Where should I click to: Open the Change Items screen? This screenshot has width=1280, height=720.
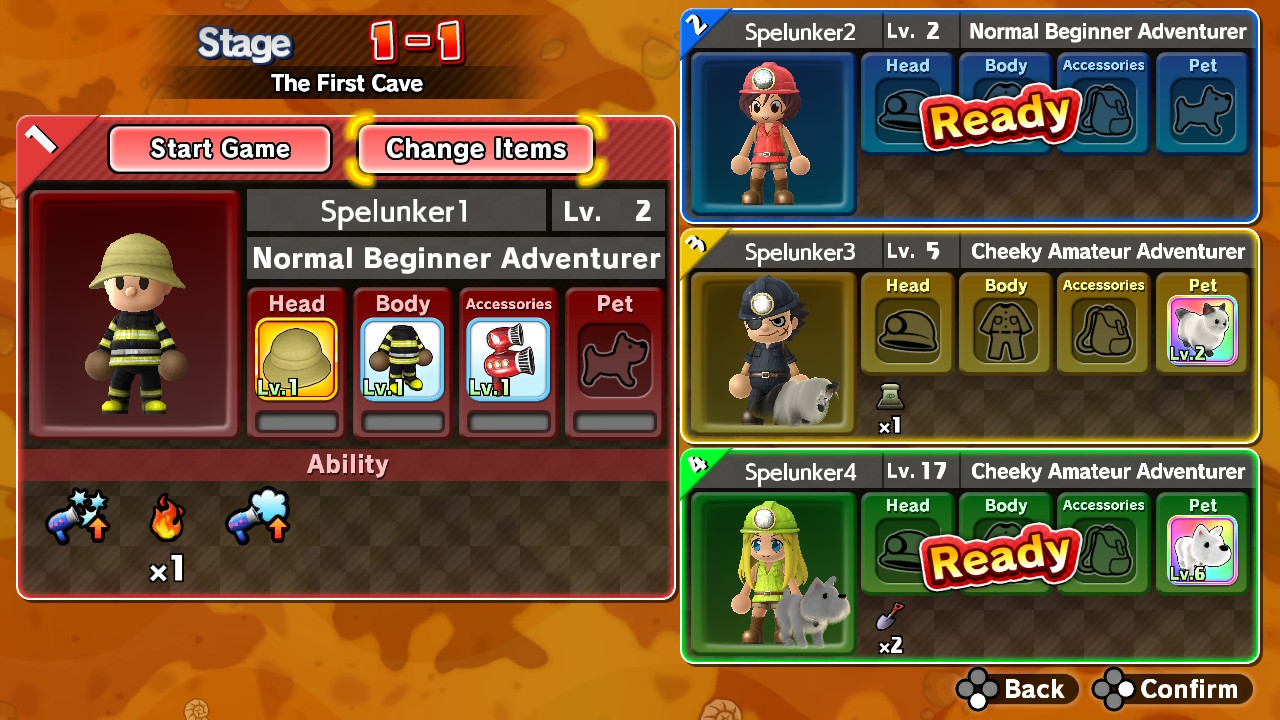click(x=475, y=149)
